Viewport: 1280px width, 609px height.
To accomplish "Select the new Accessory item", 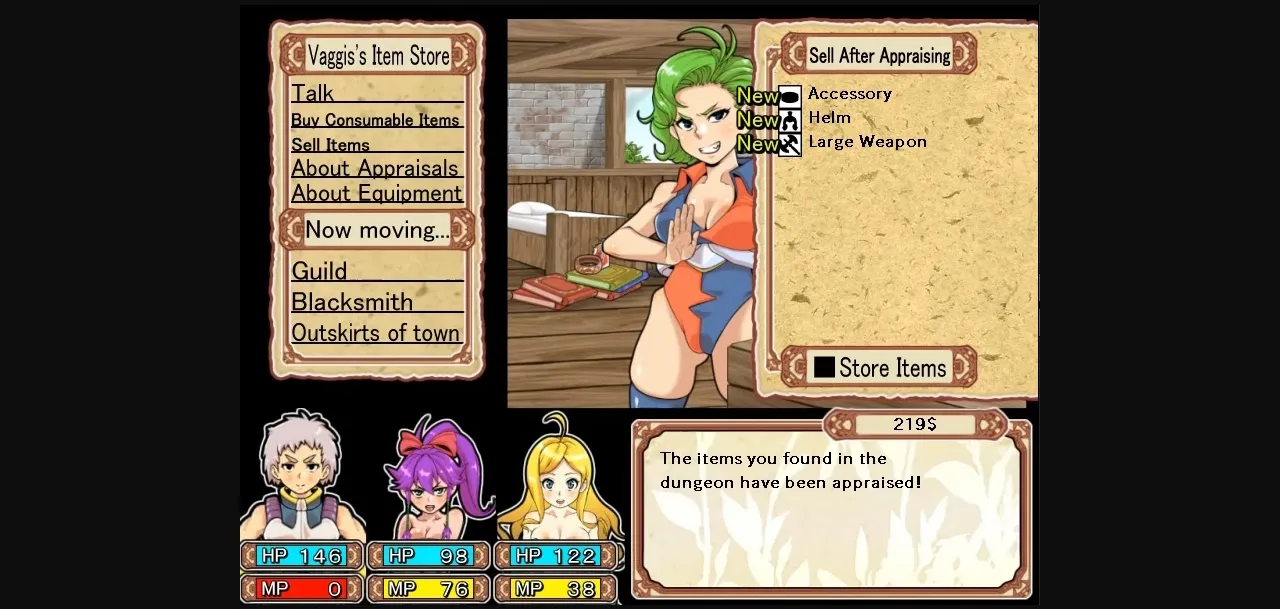I will click(x=849, y=94).
